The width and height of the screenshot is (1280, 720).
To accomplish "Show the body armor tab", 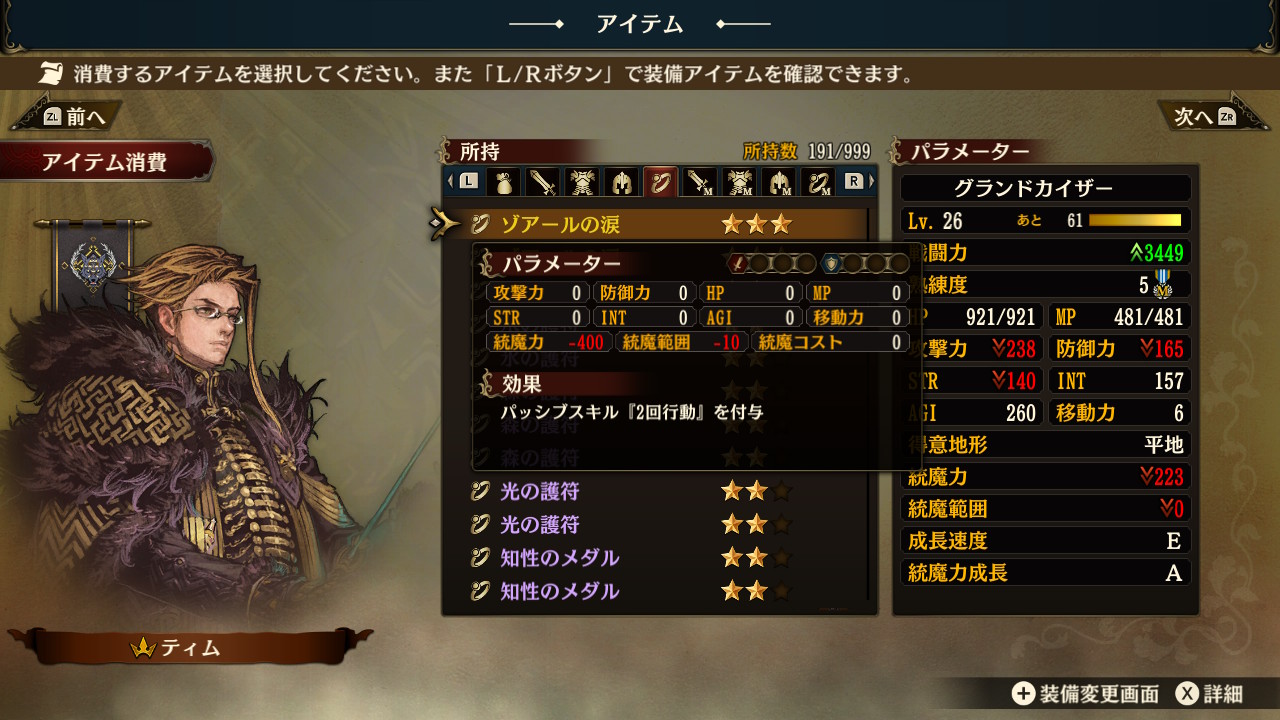I will click(582, 182).
